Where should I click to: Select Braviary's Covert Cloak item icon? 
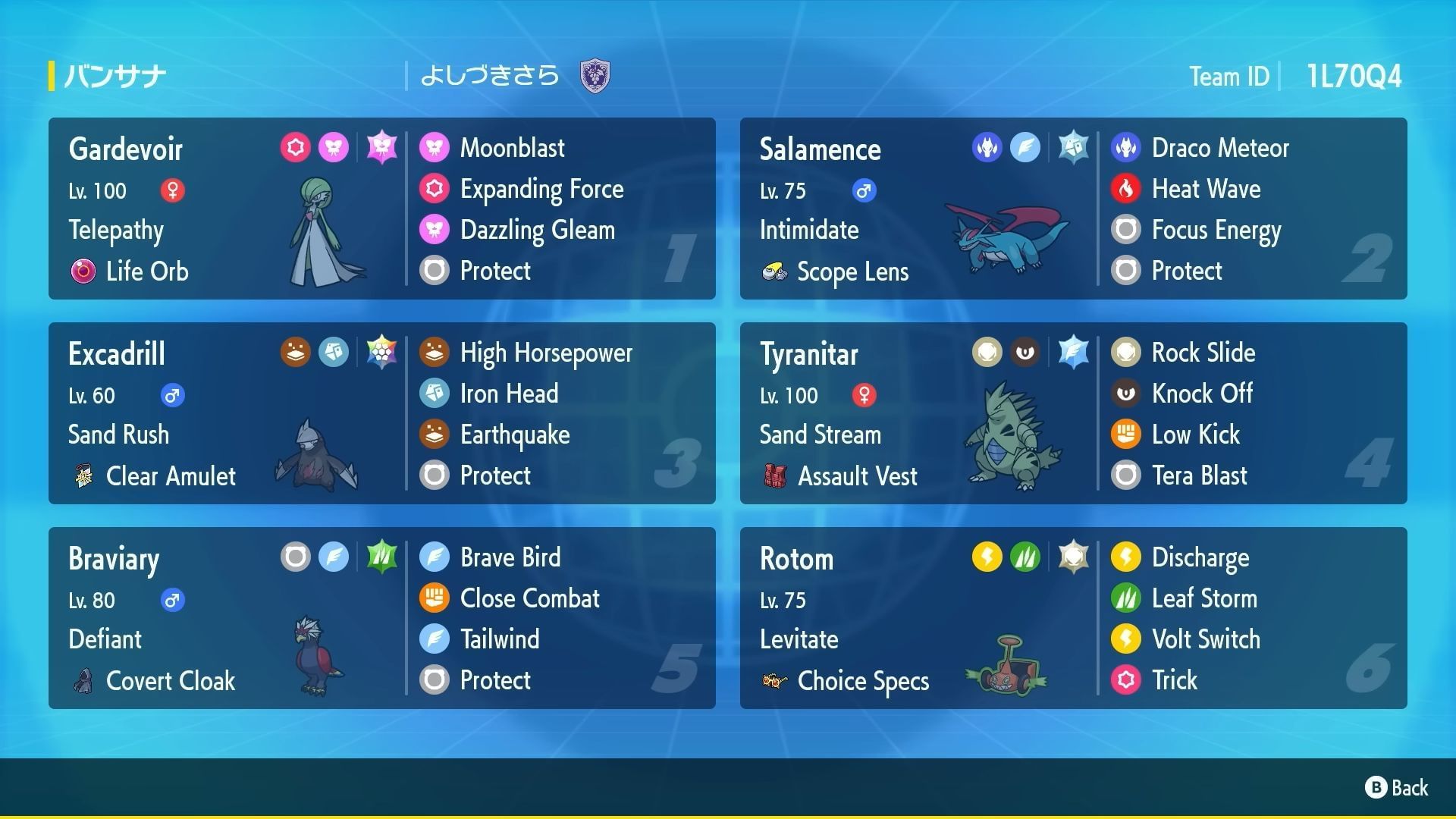pyautogui.click(x=83, y=681)
